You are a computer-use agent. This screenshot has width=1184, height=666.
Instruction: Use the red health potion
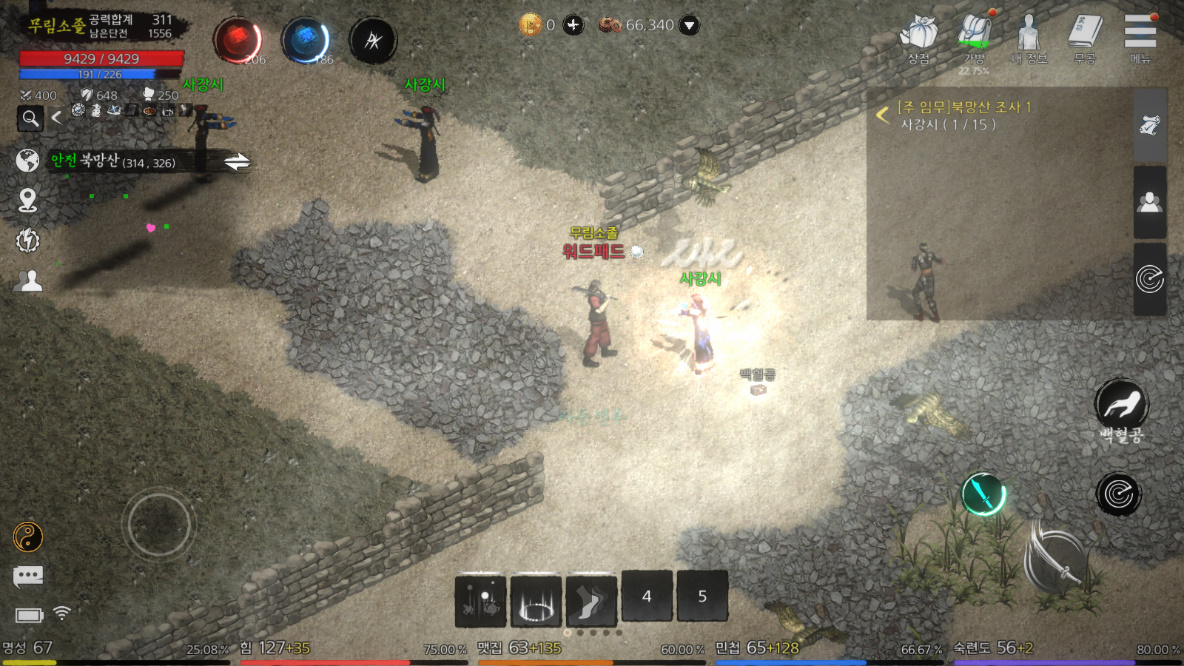tap(237, 40)
